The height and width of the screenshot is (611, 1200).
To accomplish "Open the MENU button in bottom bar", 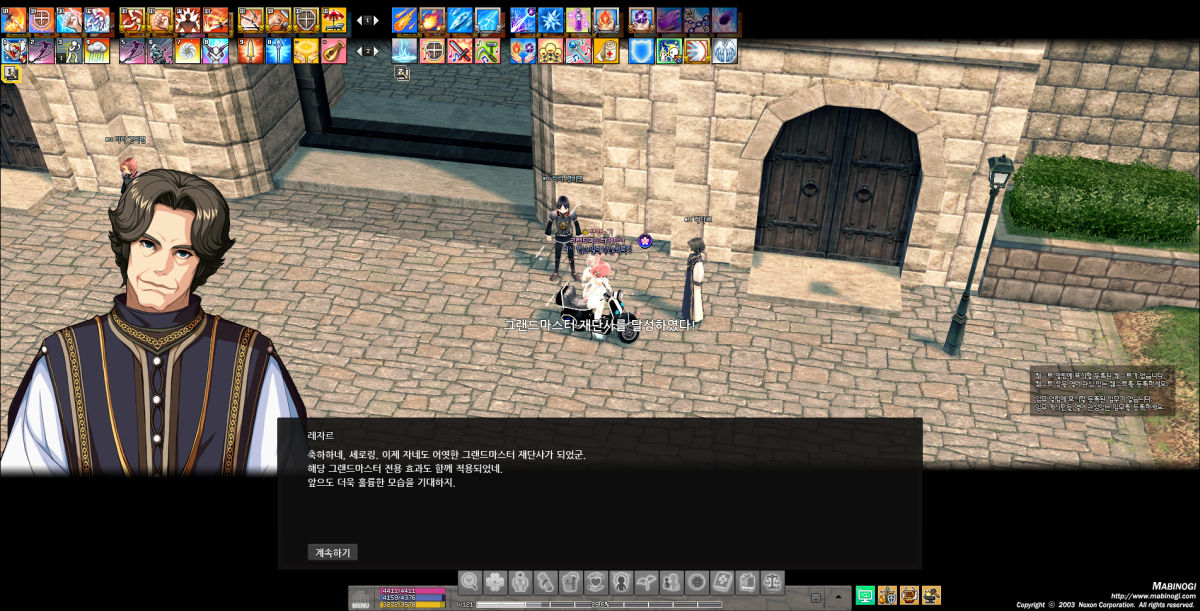I will tap(360, 598).
